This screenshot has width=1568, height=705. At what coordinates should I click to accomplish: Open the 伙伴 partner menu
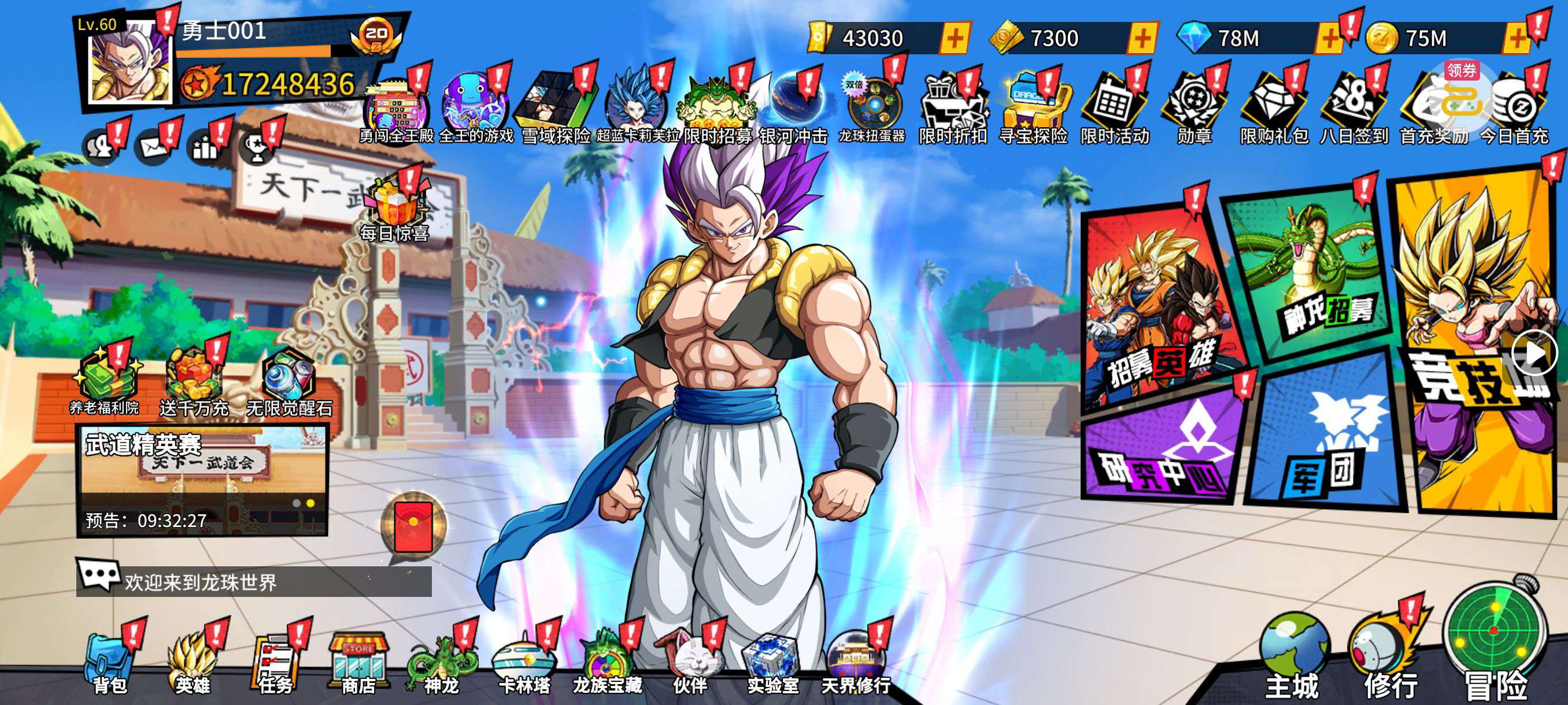click(690, 664)
